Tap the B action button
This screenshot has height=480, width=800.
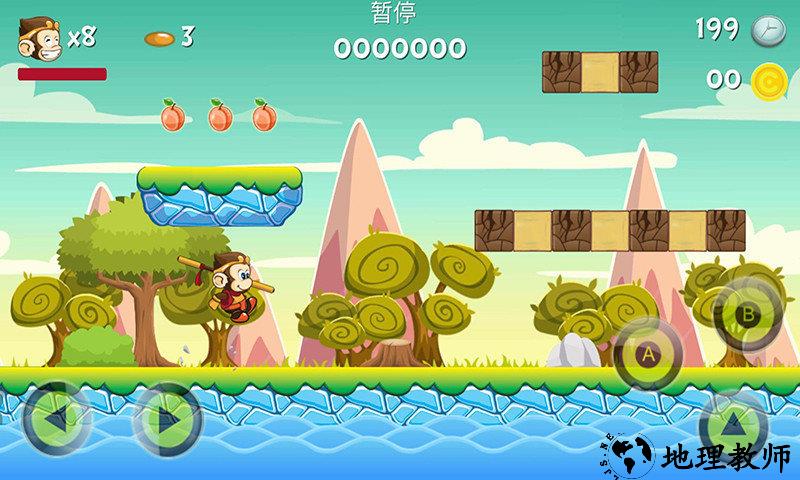coord(746,314)
